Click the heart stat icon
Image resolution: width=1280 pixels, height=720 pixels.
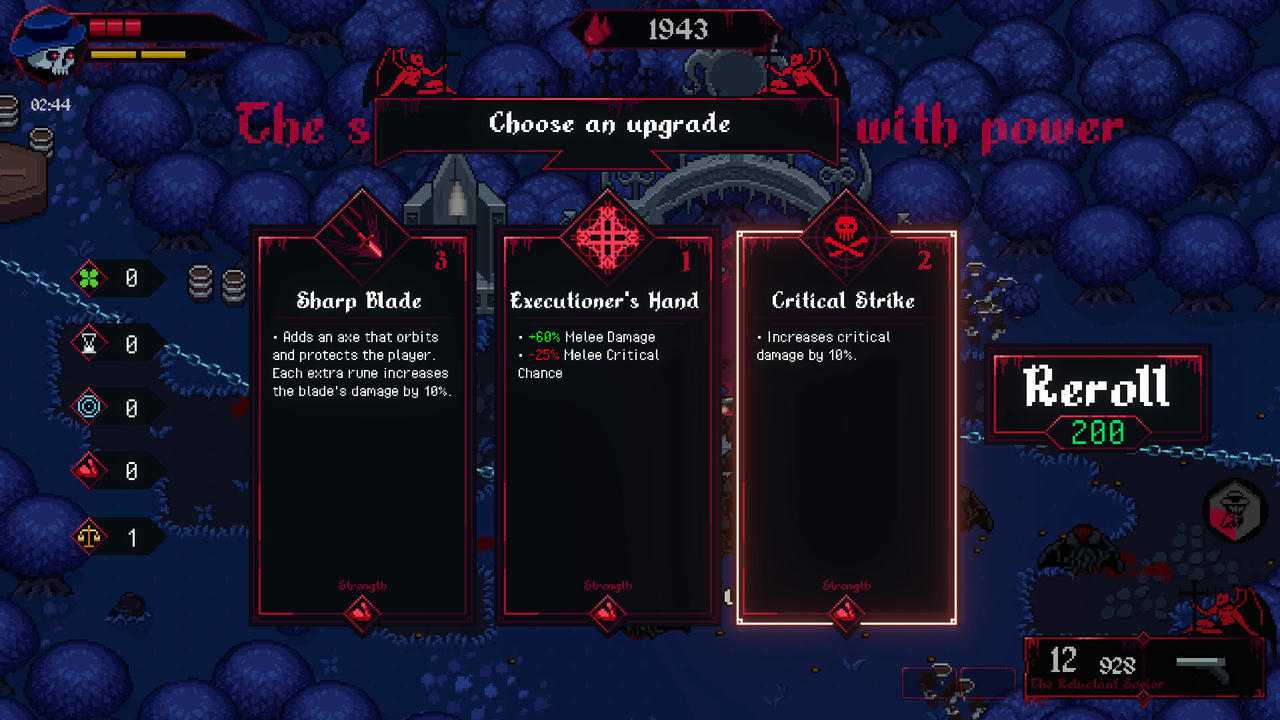click(x=91, y=471)
